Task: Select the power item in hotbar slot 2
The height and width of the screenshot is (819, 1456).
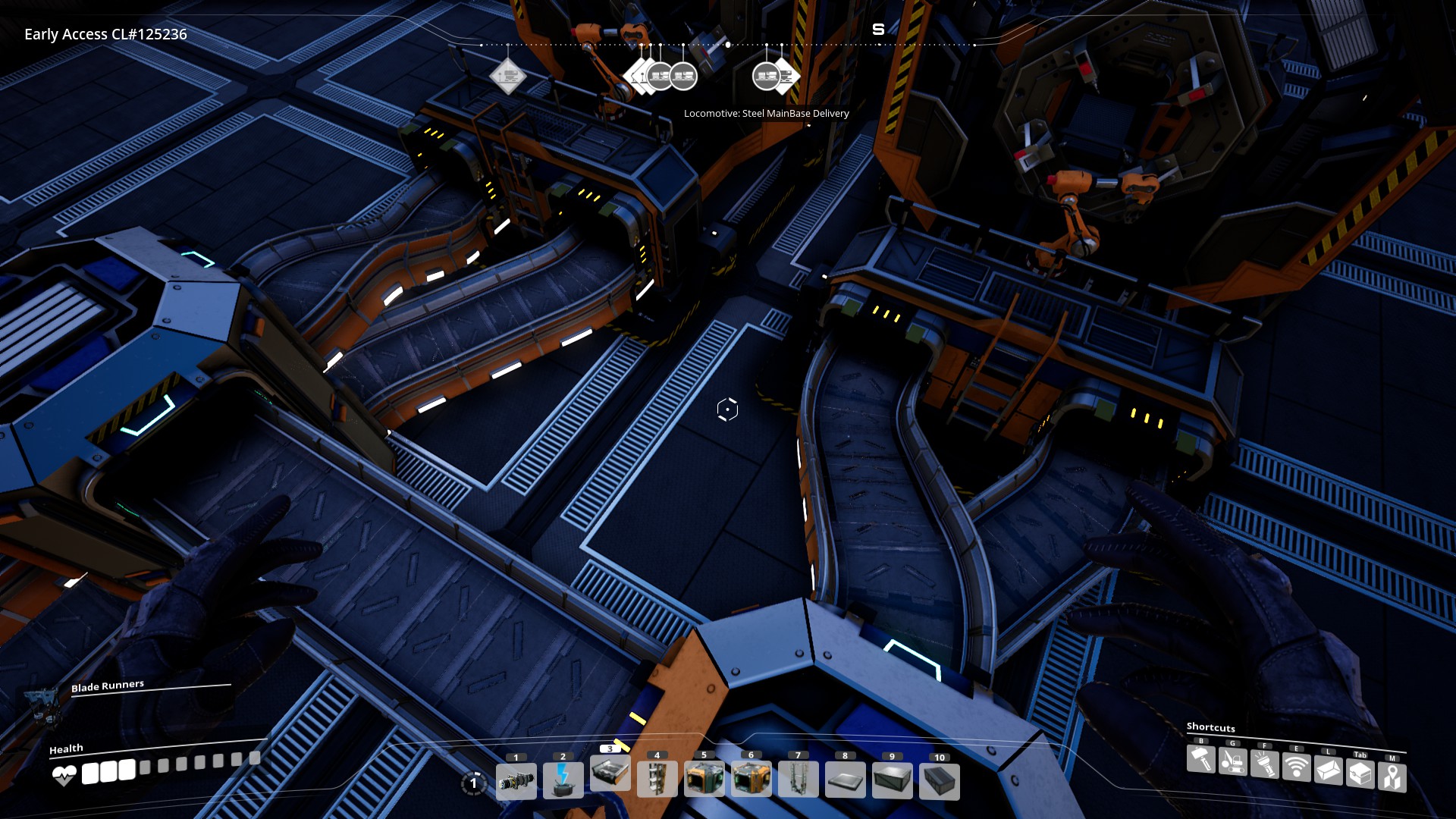Action: click(563, 782)
